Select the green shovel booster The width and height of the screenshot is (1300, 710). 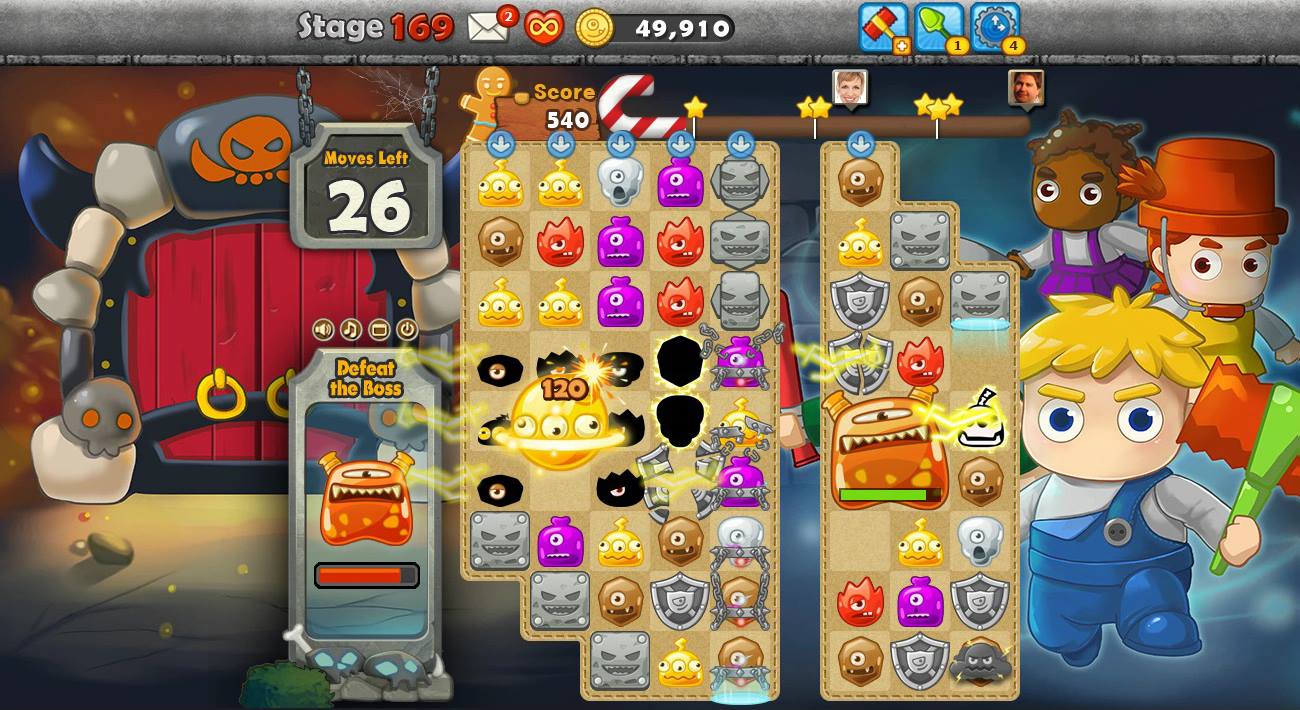938,26
